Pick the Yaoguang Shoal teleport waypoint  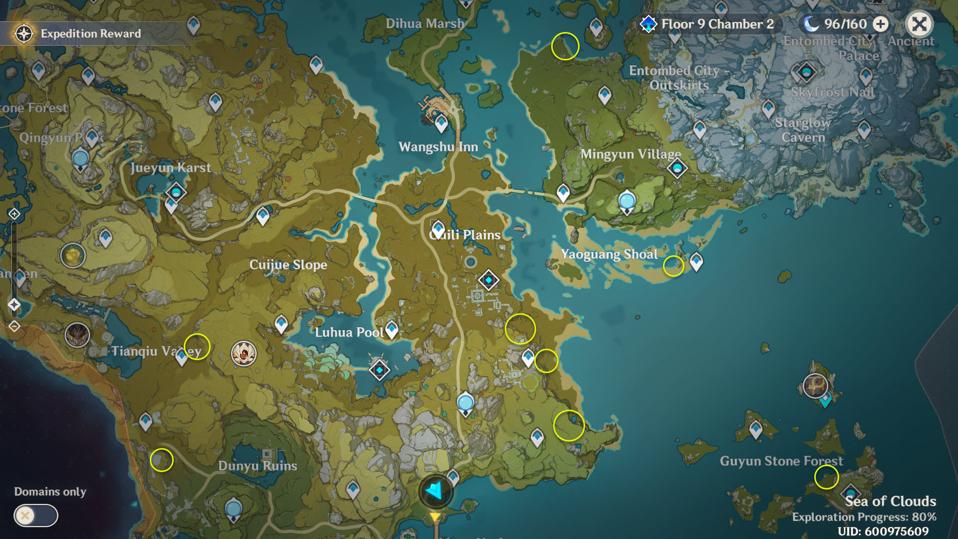pos(696,262)
